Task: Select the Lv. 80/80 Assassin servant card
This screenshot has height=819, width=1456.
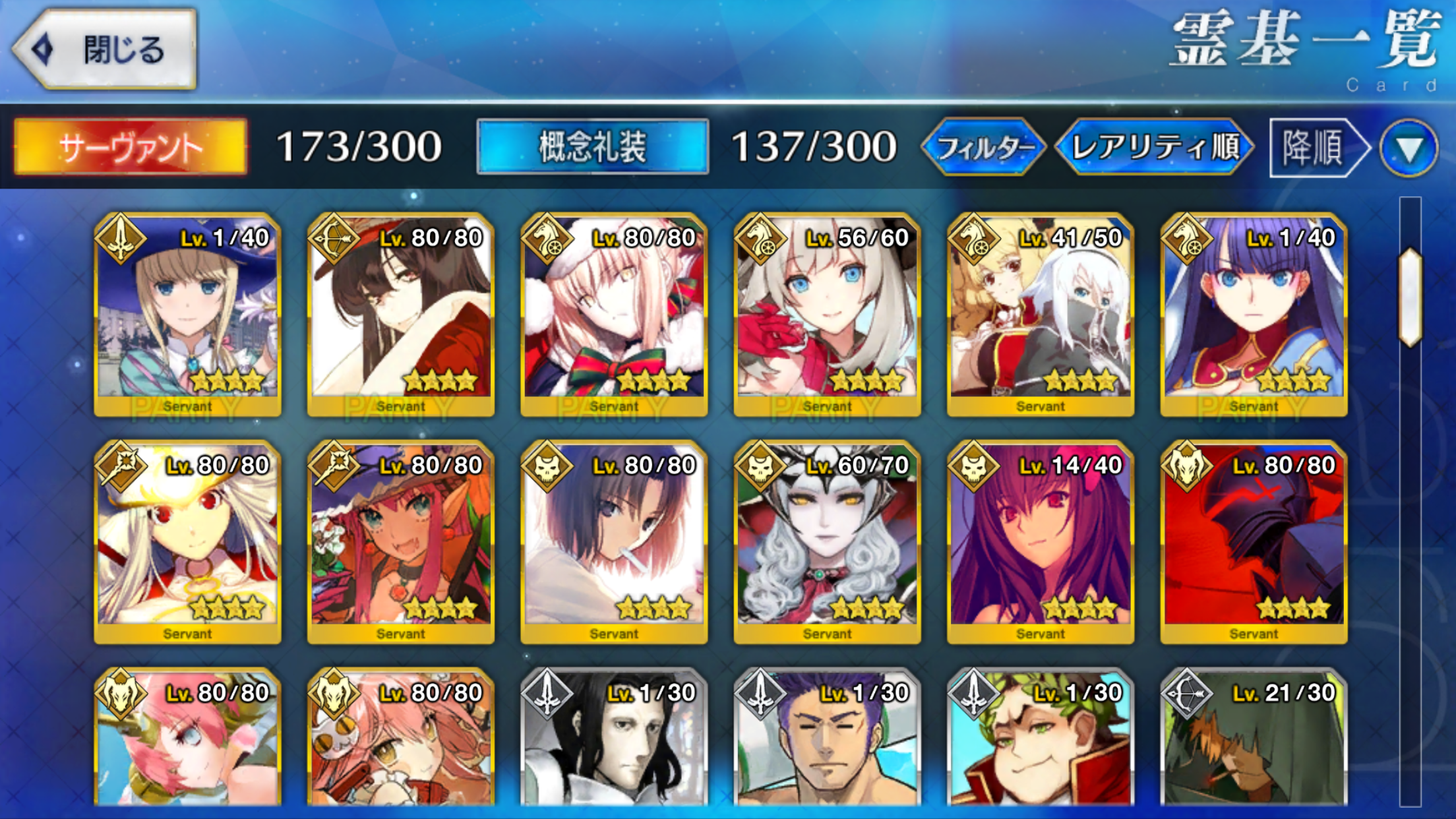Action: [x=614, y=541]
